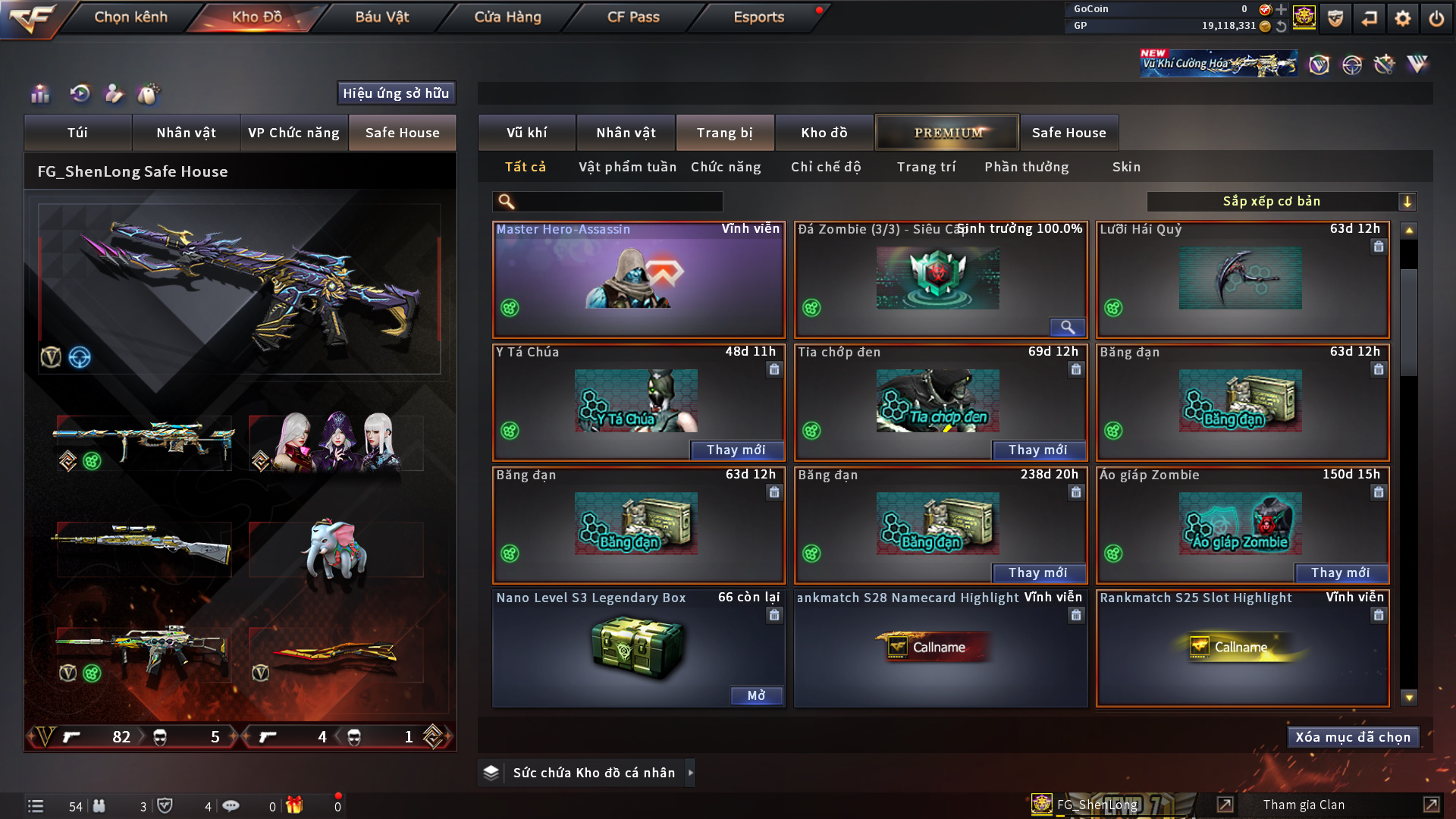The width and height of the screenshot is (1456, 819).
Task: Open the Sắp xếp cơ bản sort dropdown
Action: tap(1281, 202)
